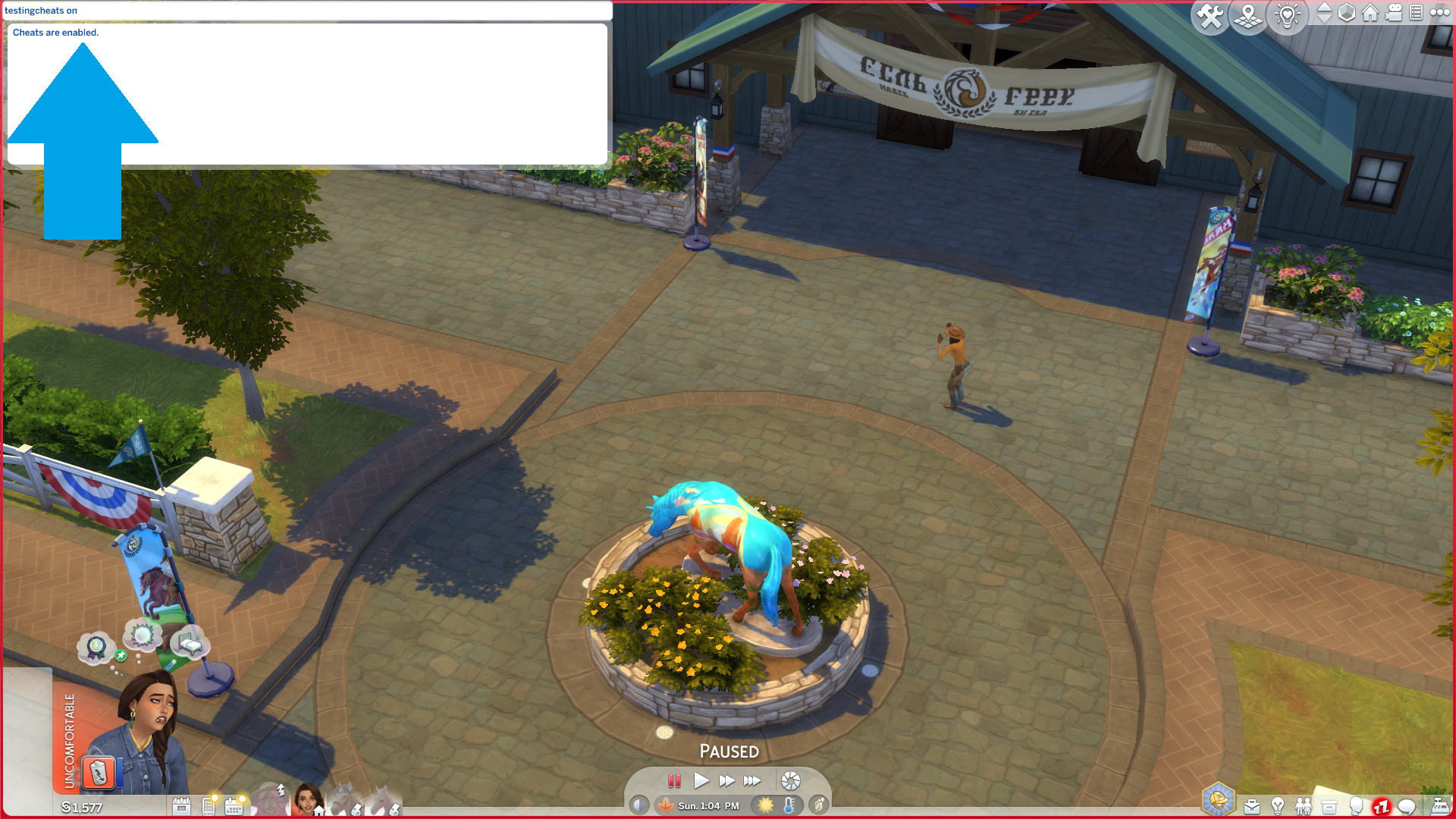
Task: Open the aspirations lightbulb panel
Action: point(1278,805)
